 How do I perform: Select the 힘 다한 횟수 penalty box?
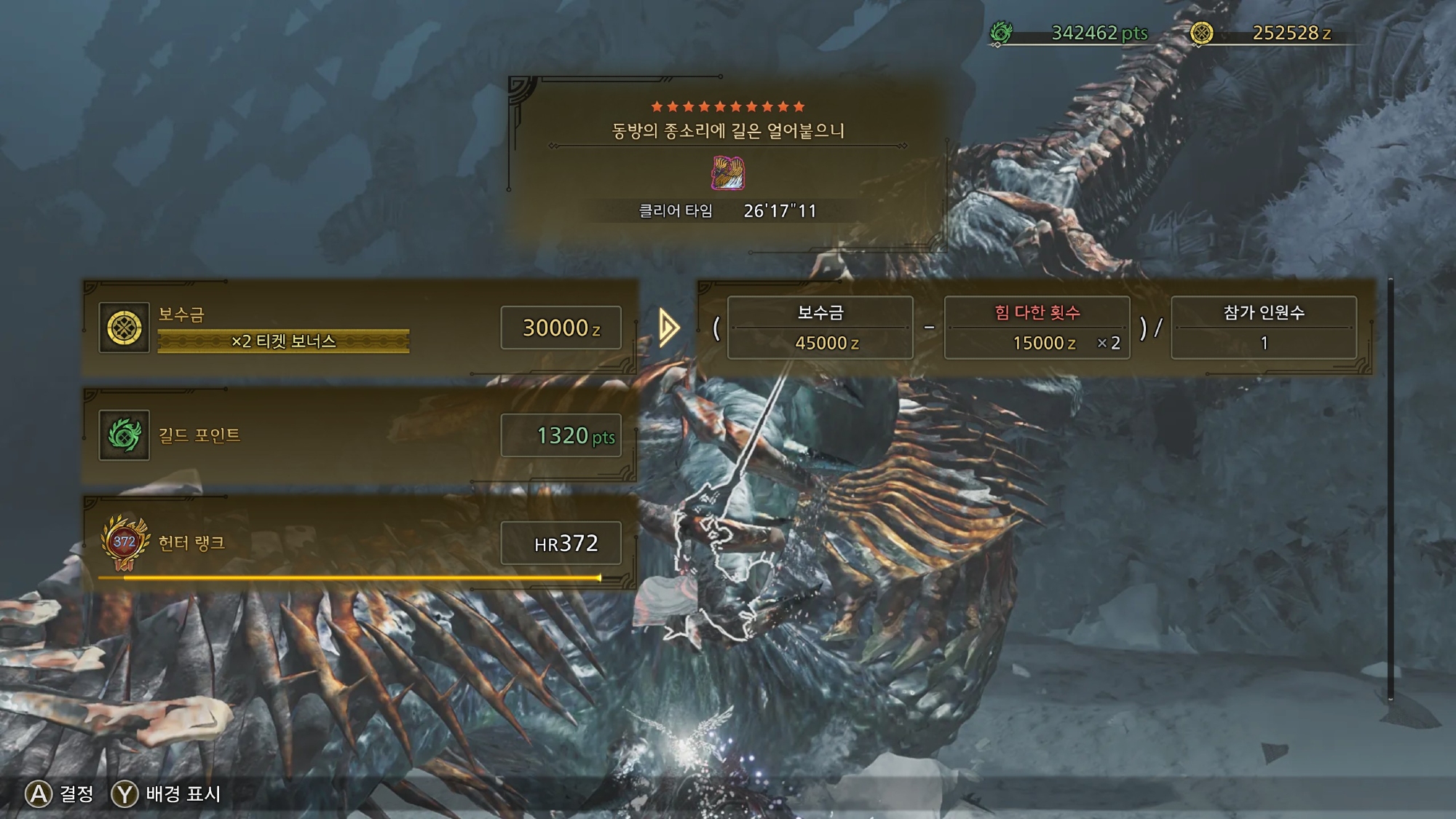click(x=1037, y=328)
